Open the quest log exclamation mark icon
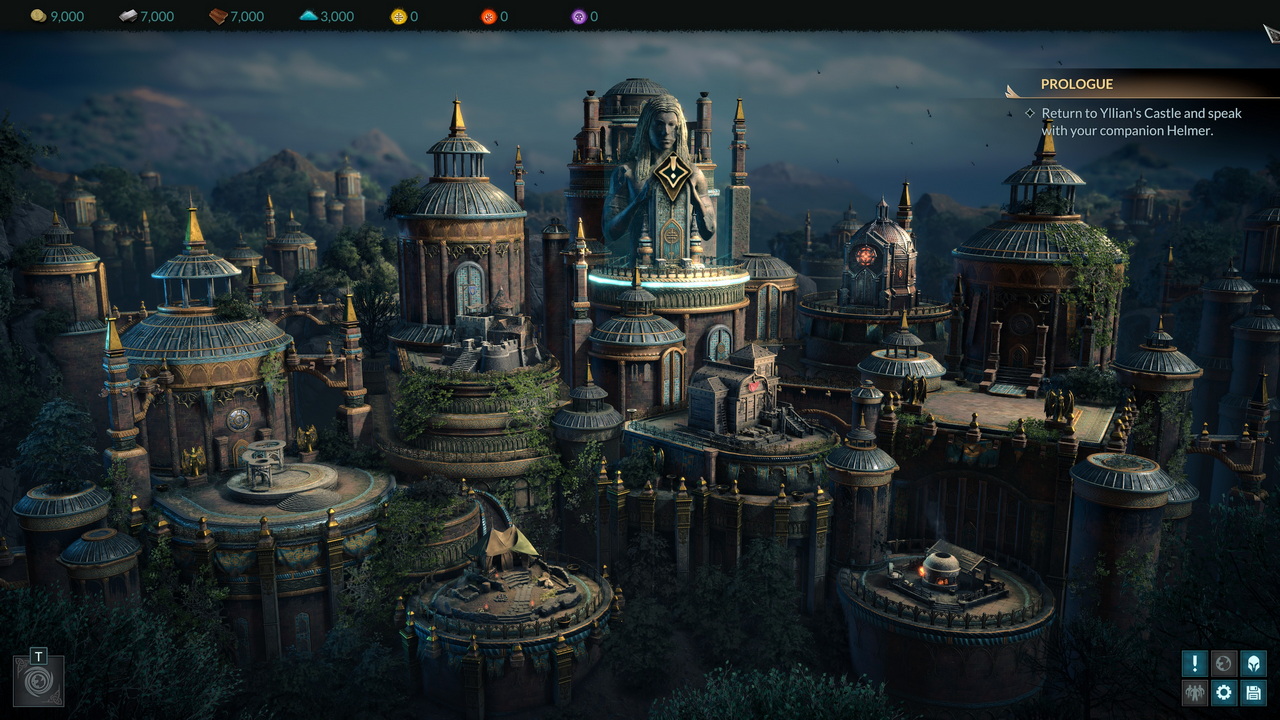This screenshot has width=1280, height=720. coord(1195,663)
